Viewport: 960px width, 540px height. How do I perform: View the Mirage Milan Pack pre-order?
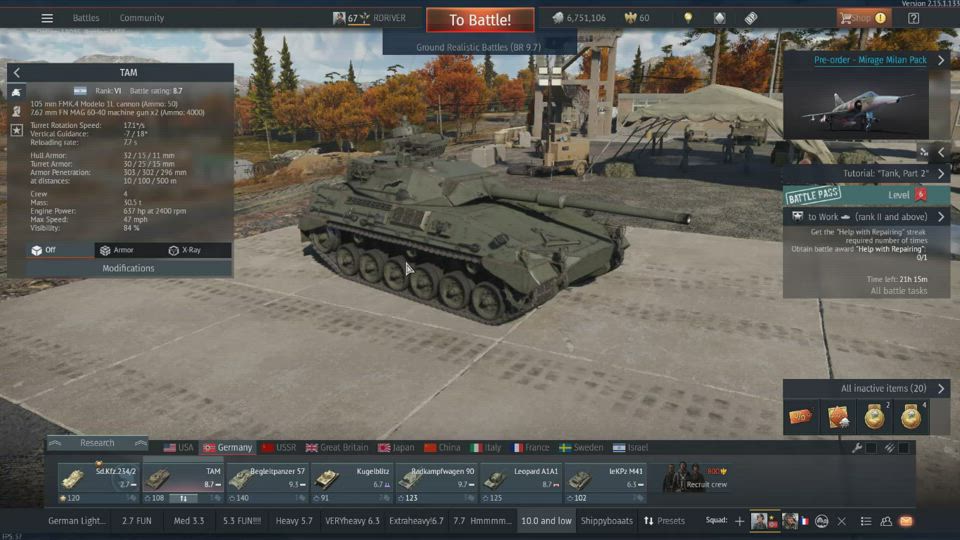click(x=869, y=60)
